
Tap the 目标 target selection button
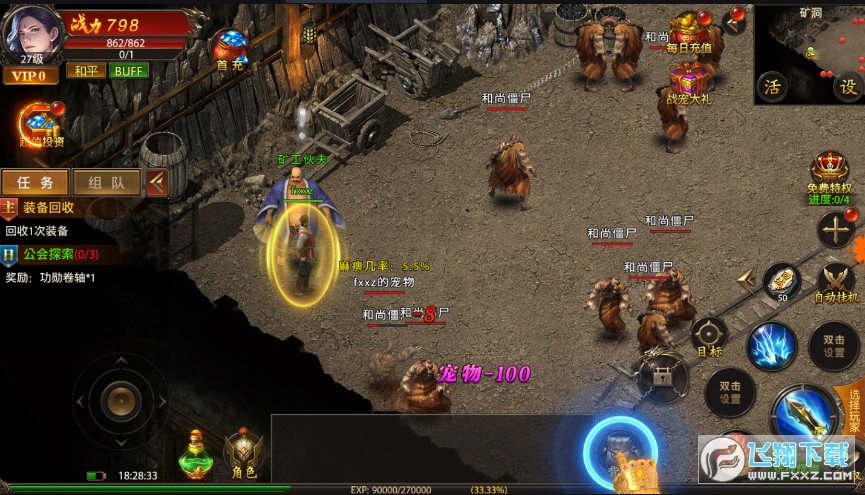(710, 338)
